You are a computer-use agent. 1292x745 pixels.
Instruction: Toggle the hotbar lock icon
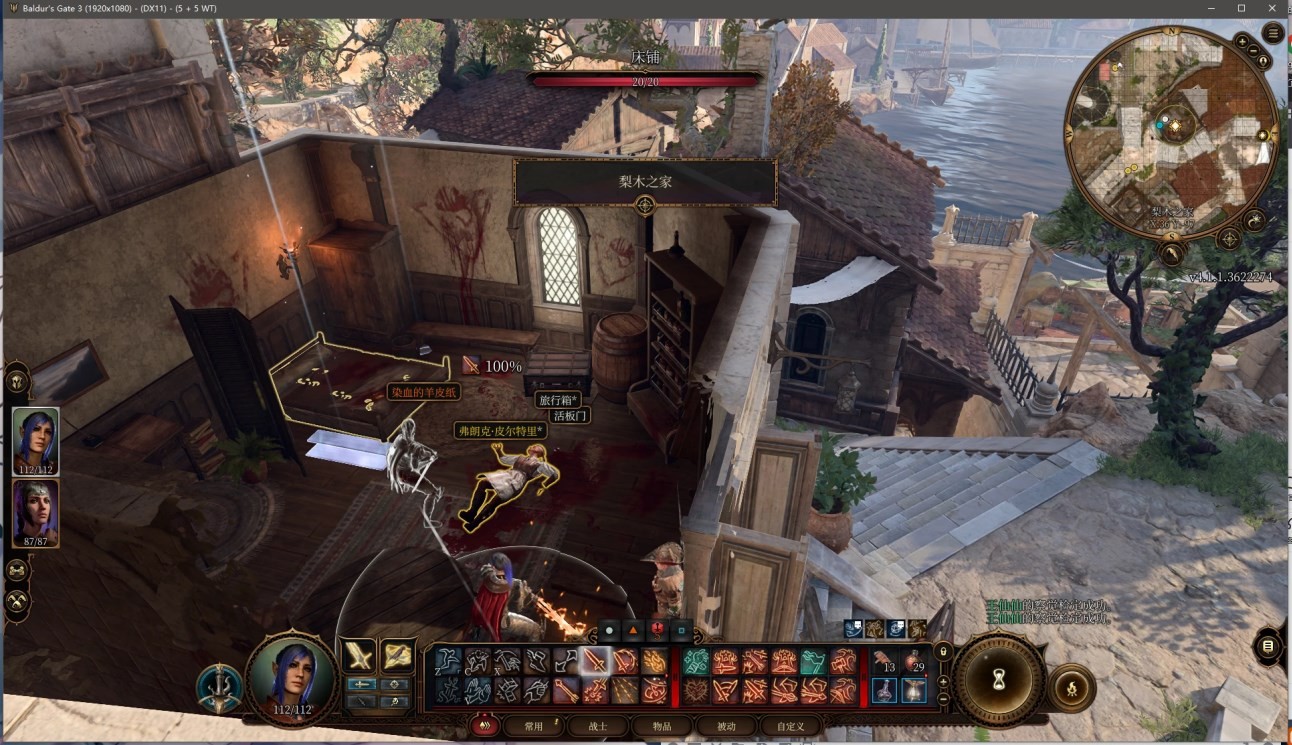pyautogui.click(x=942, y=651)
